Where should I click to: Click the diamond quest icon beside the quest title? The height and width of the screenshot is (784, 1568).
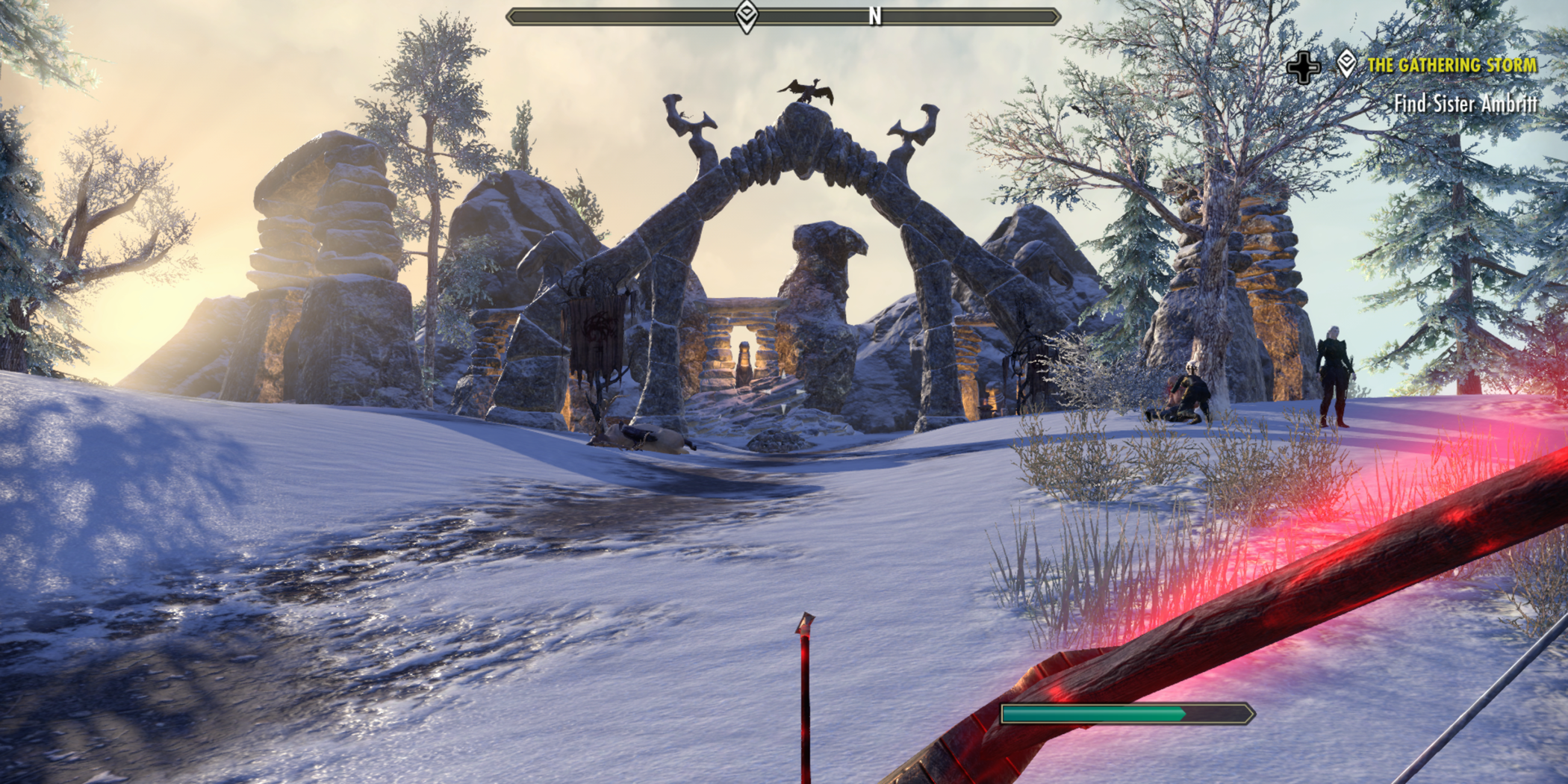click(1346, 64)
